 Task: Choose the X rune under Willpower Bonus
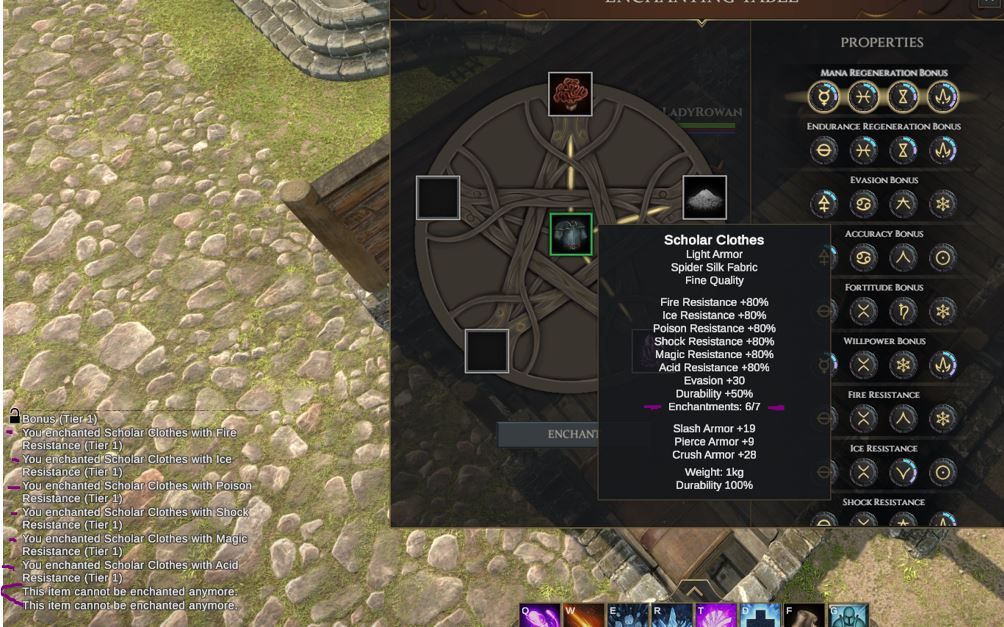tap(864, 365)
